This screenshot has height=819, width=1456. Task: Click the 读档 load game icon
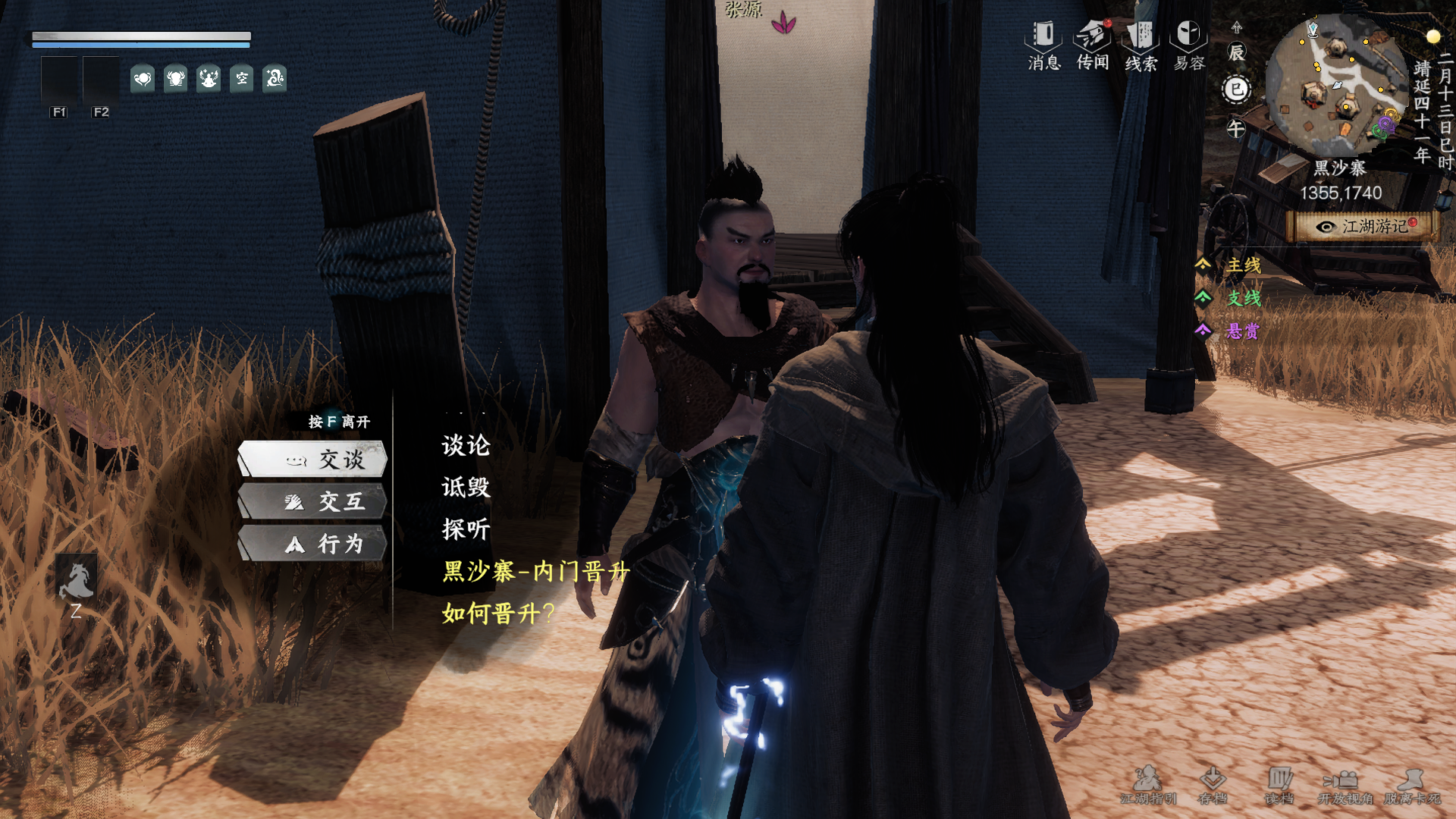coord(1279,785)
